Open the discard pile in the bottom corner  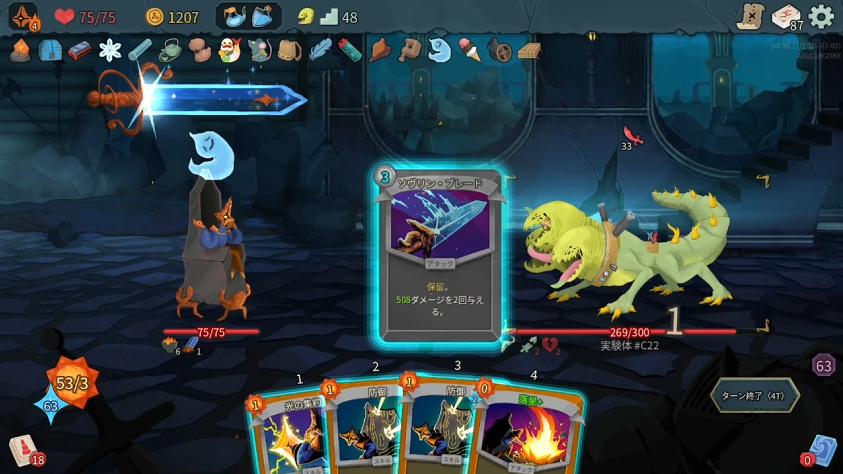coord(822,450)
